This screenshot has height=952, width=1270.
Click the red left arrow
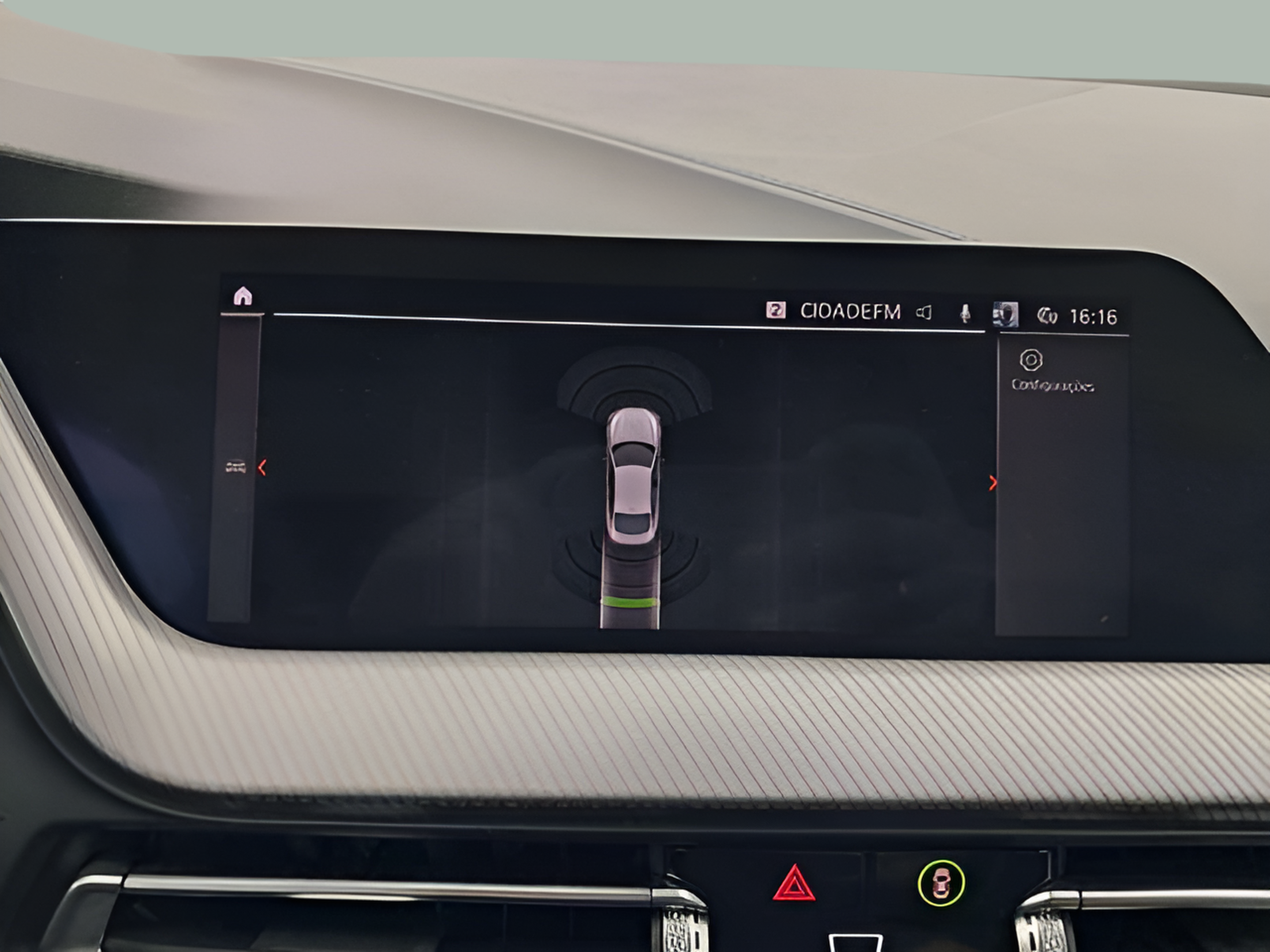point(262,468)
